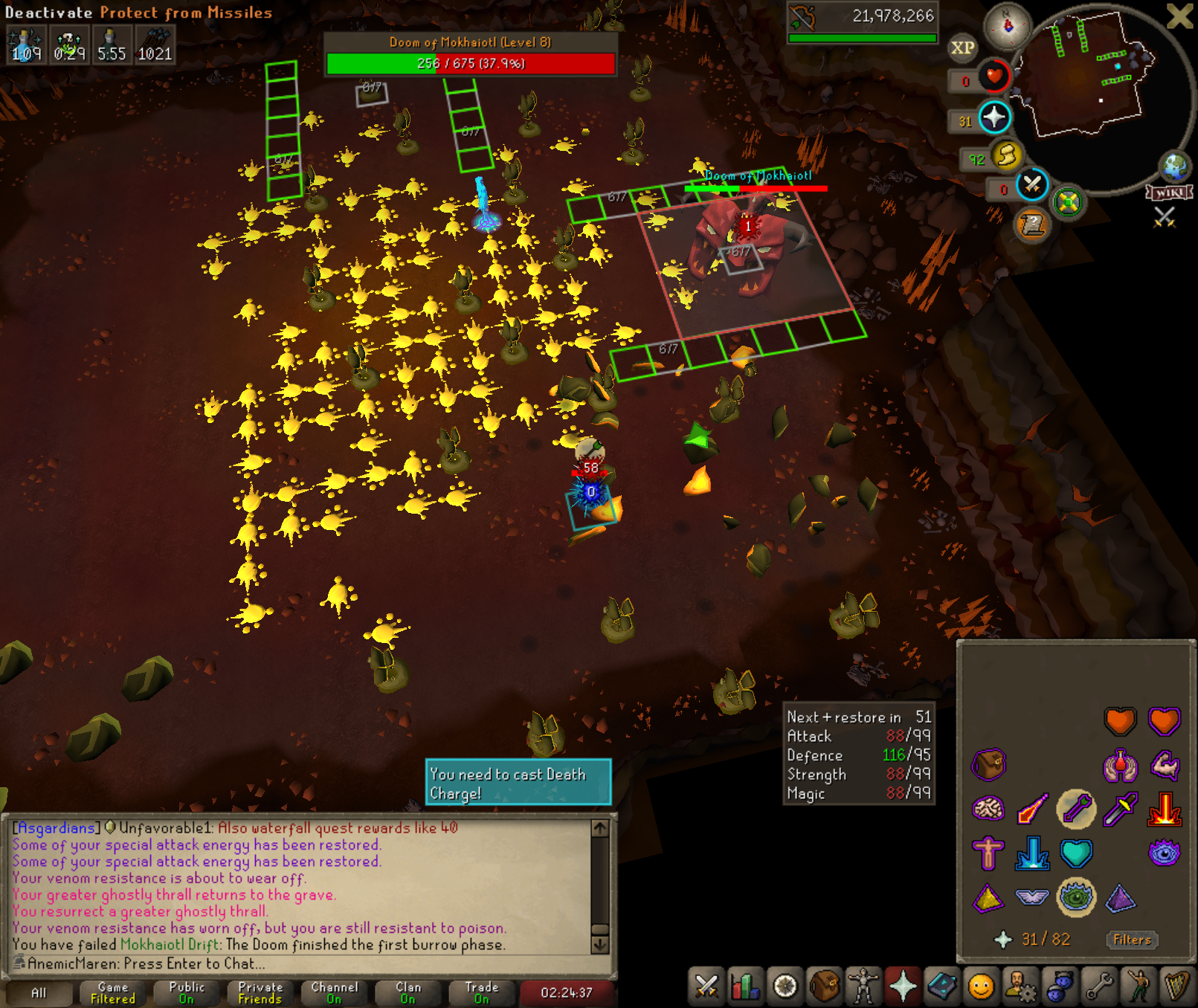Open the Emotes tab with waving figure
Screen dimensions: 1198x1008
click(x=1139, y=987)
